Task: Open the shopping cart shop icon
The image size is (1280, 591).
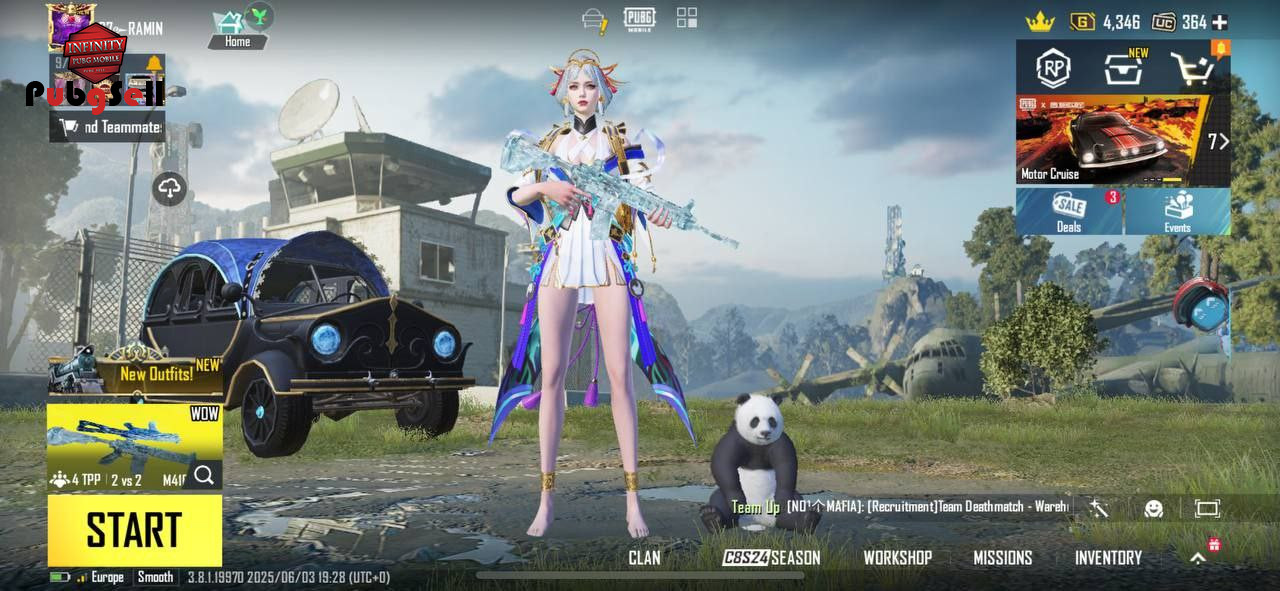Action: (x=1193, y=68)
